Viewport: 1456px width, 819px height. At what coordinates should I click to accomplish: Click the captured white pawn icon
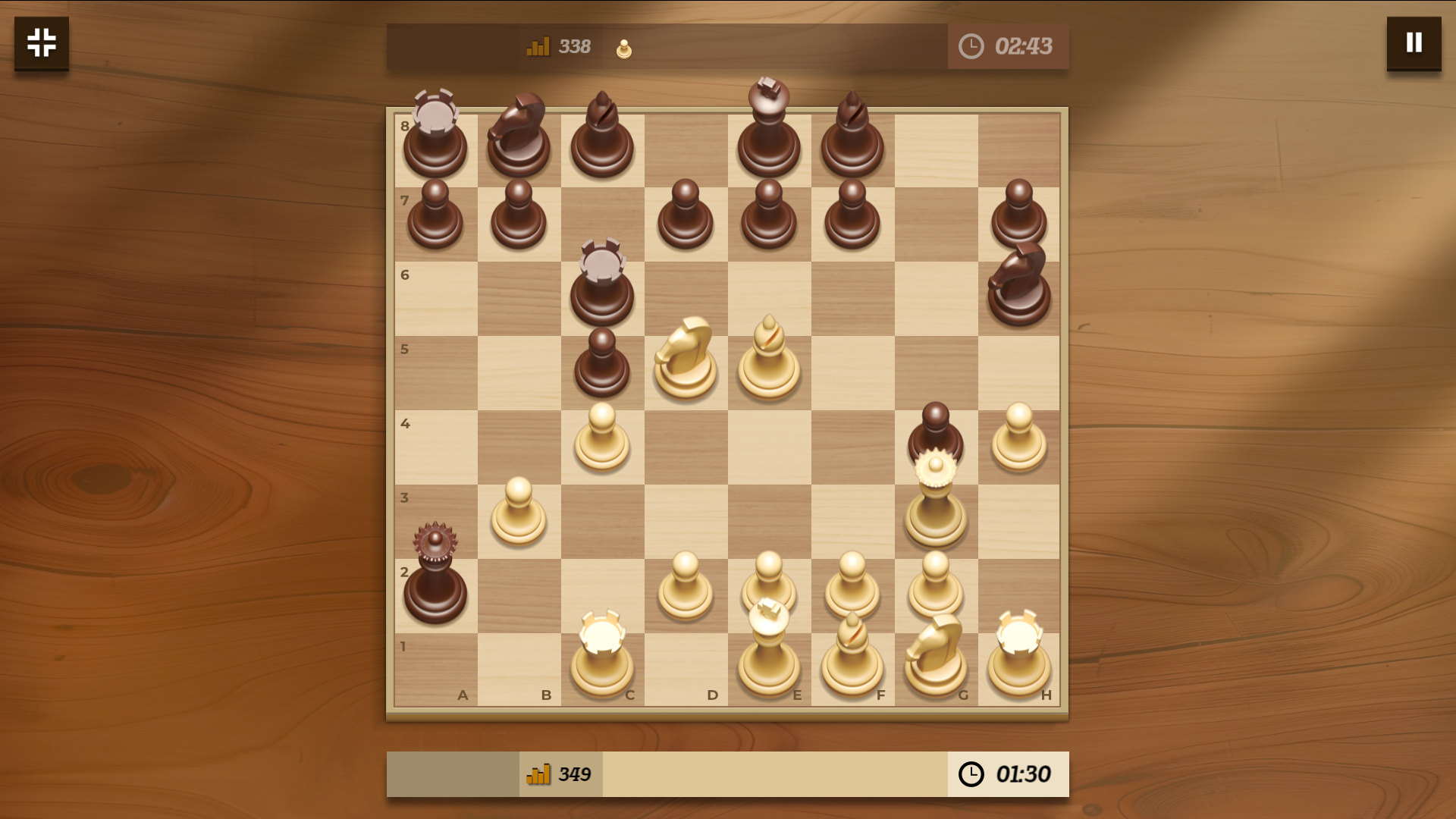point(623,47)
